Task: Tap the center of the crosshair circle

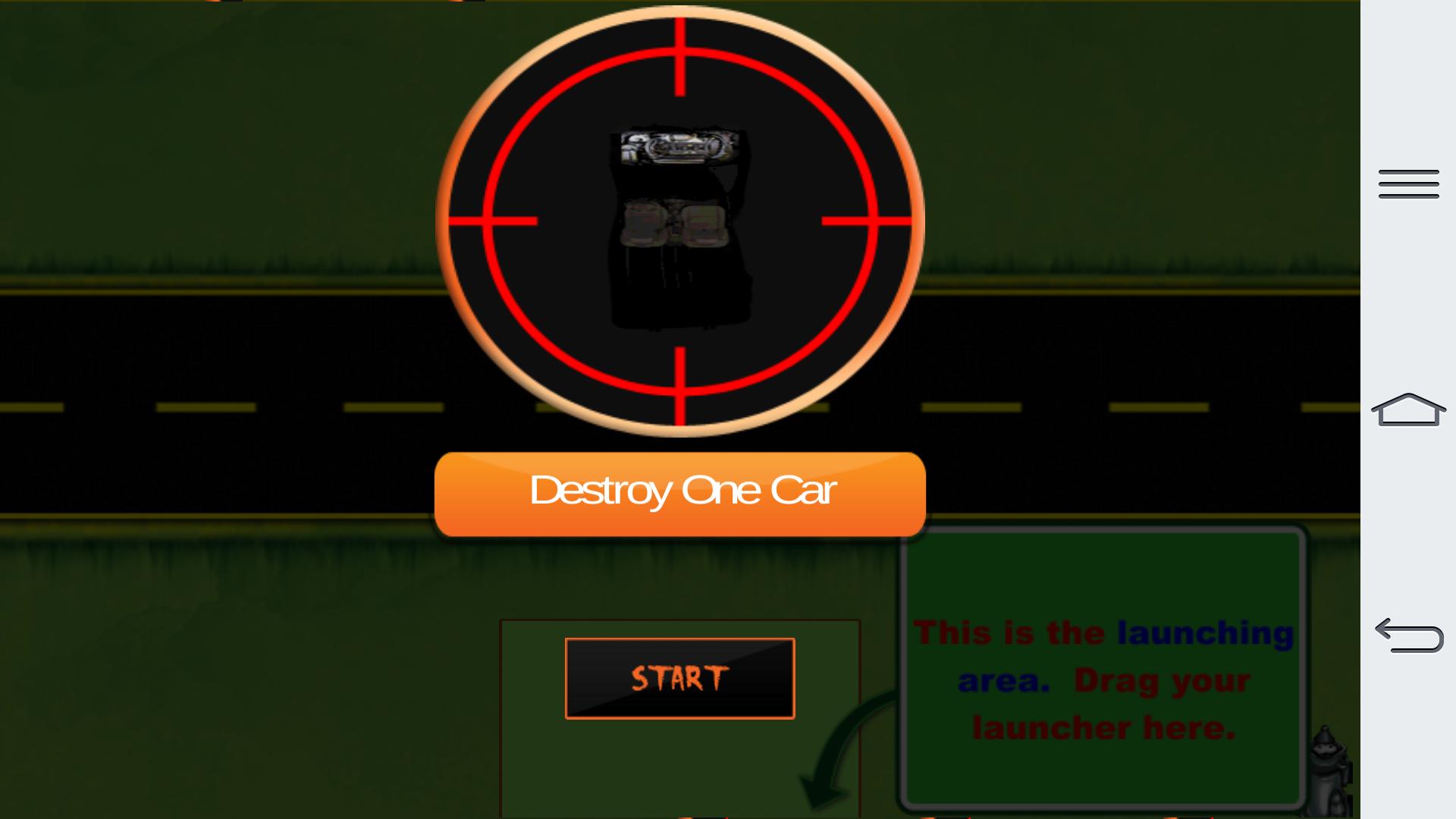Action: tap(680, 220)
